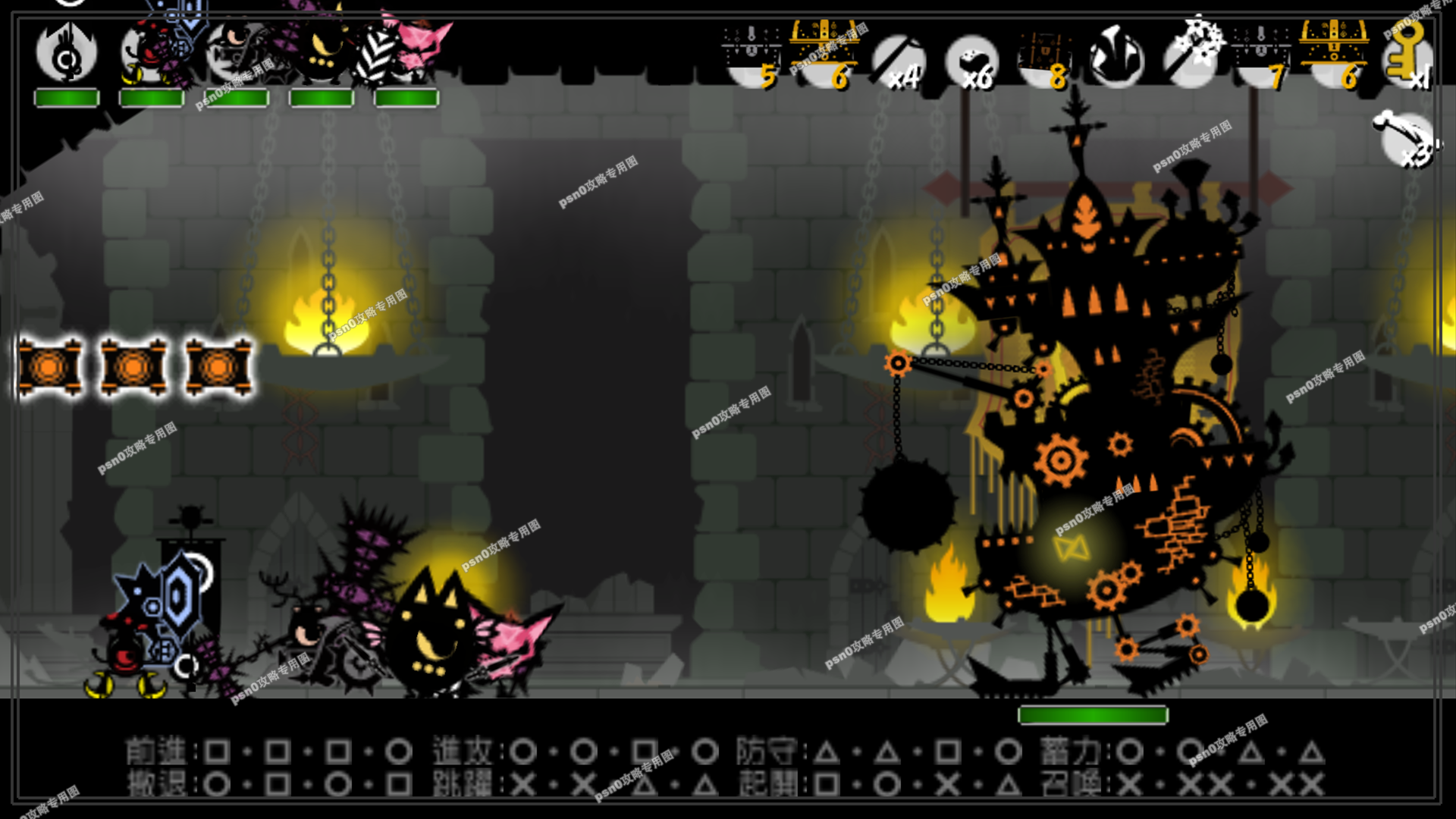Click the black treasure chest numbered 5
This screenshot has height=819, width=1456.
pos(752,58)
